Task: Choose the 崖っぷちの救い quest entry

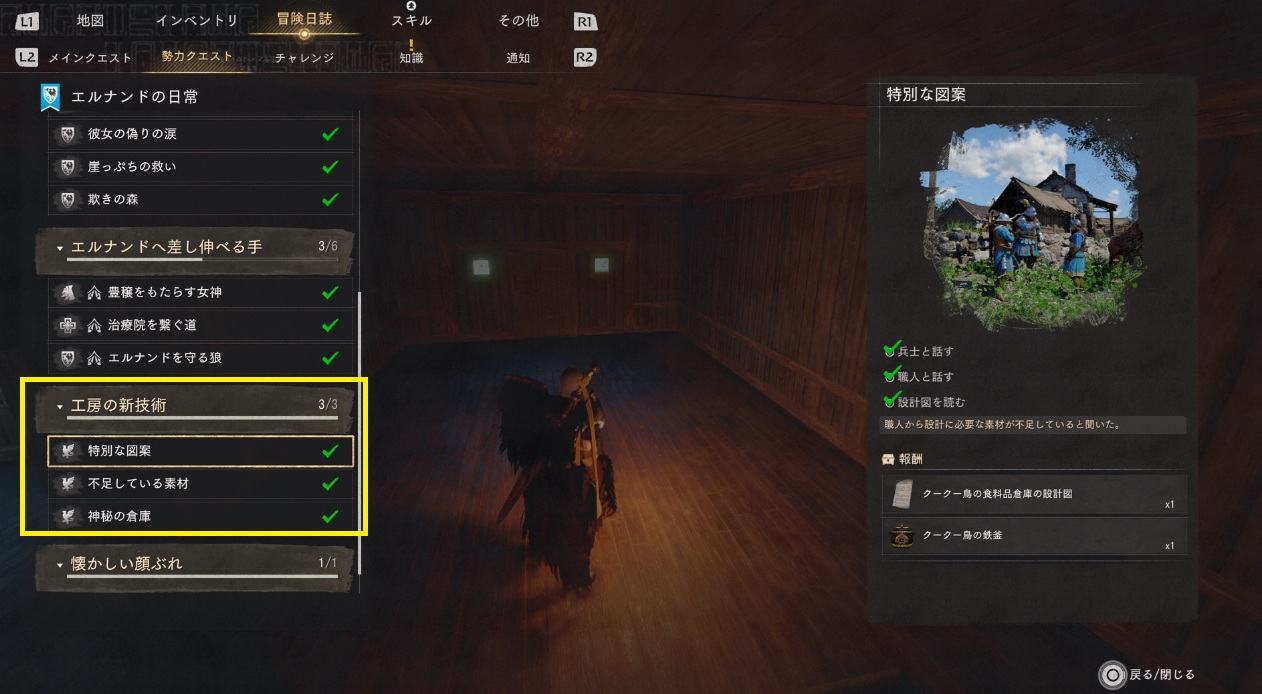Action: pyautogui.click(x=200, y=167)
